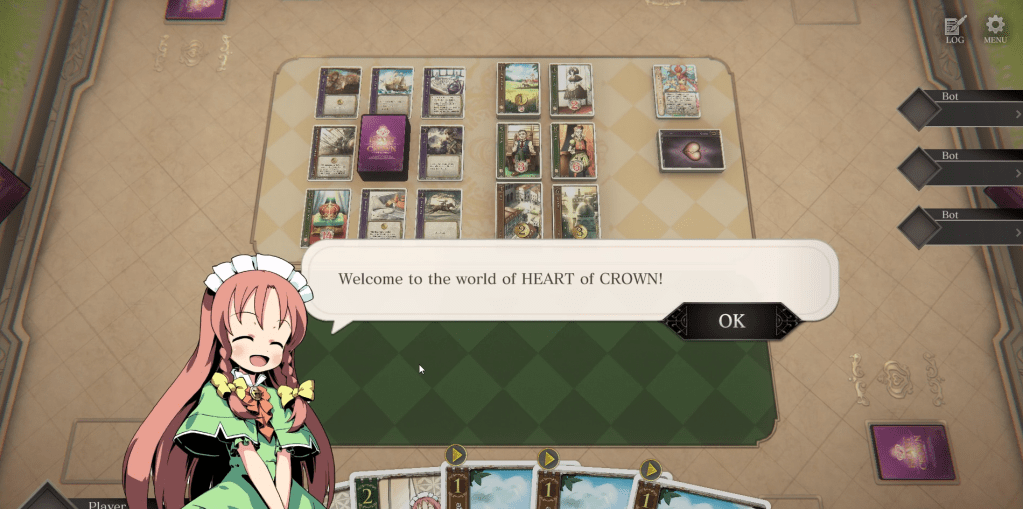Select the farmland card with coin 1
This screenshot has width=1023, height=509.
518,90
